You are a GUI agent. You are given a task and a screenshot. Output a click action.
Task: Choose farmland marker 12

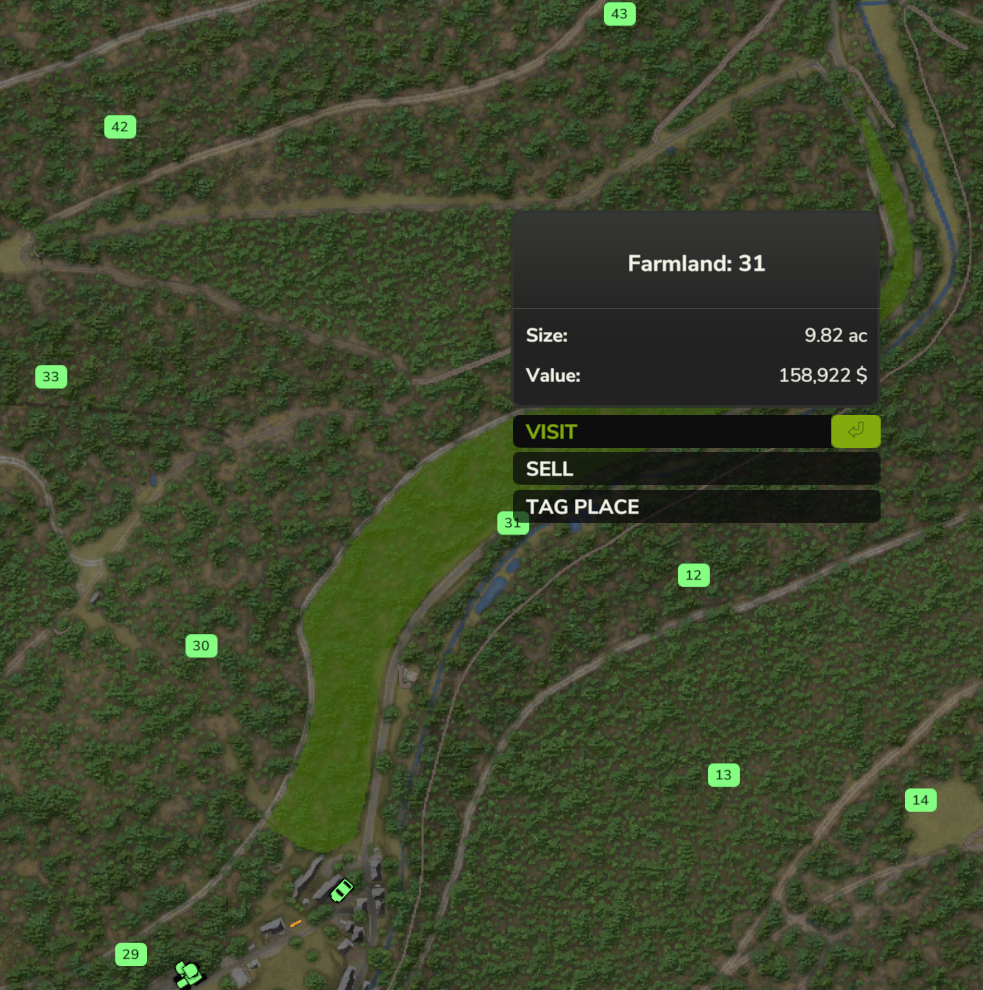click(x=693, y=575)
